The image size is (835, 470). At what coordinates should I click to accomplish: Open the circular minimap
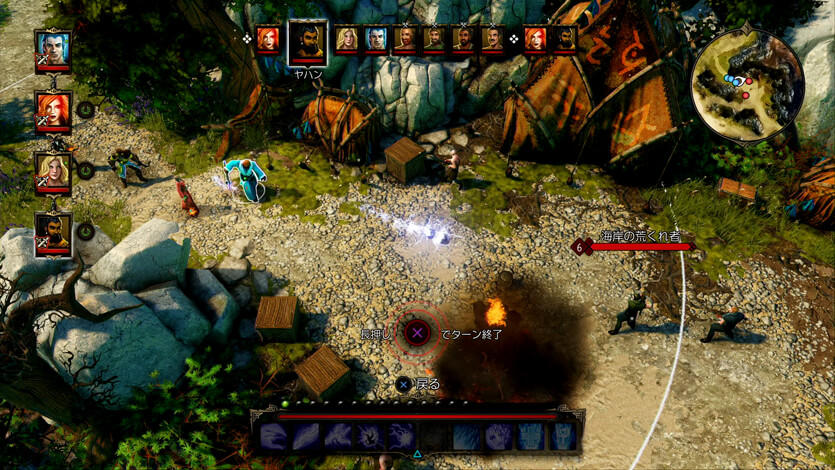coord(747,84)
